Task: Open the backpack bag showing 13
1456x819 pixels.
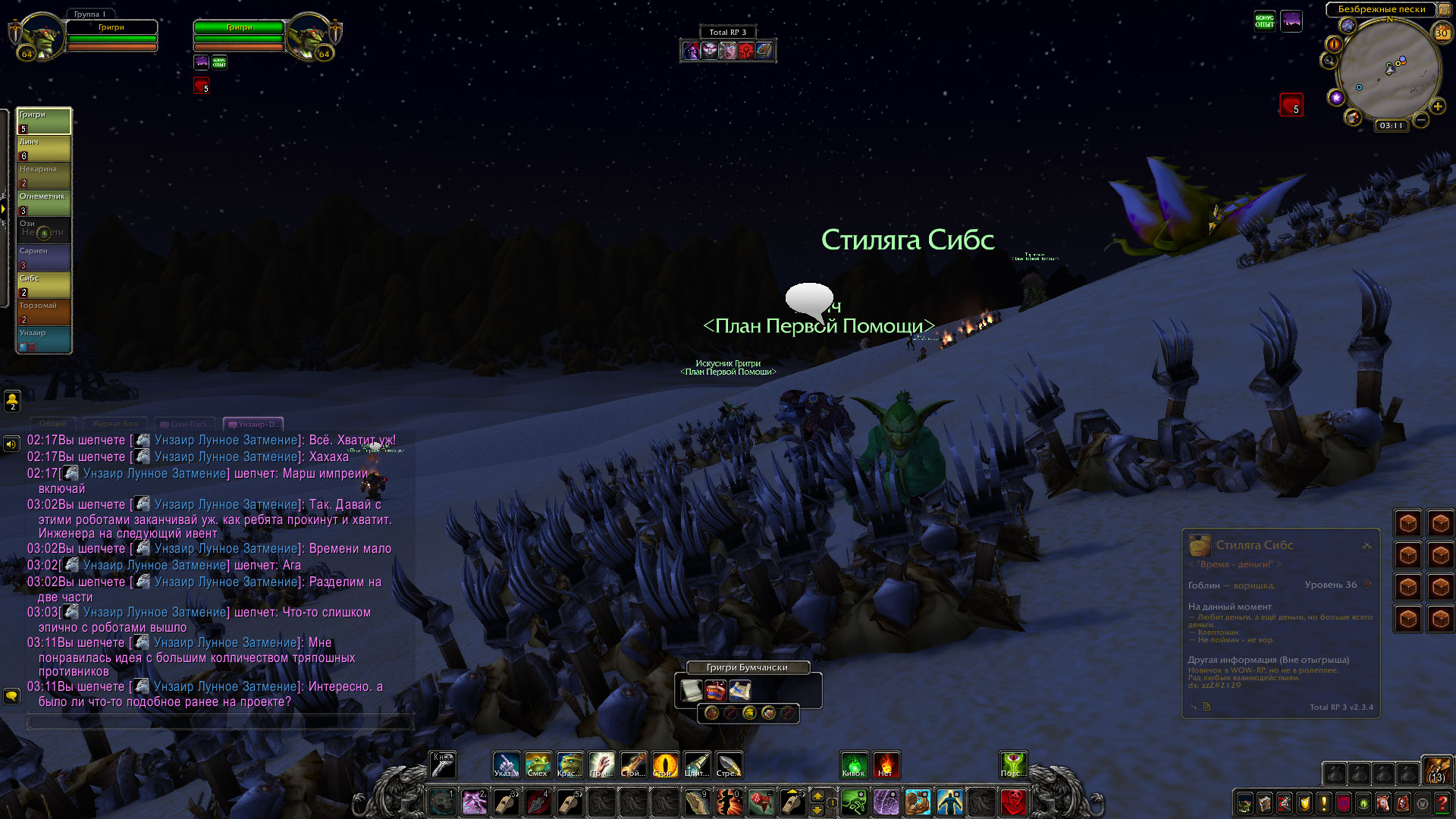Action: coord(1436,770)
